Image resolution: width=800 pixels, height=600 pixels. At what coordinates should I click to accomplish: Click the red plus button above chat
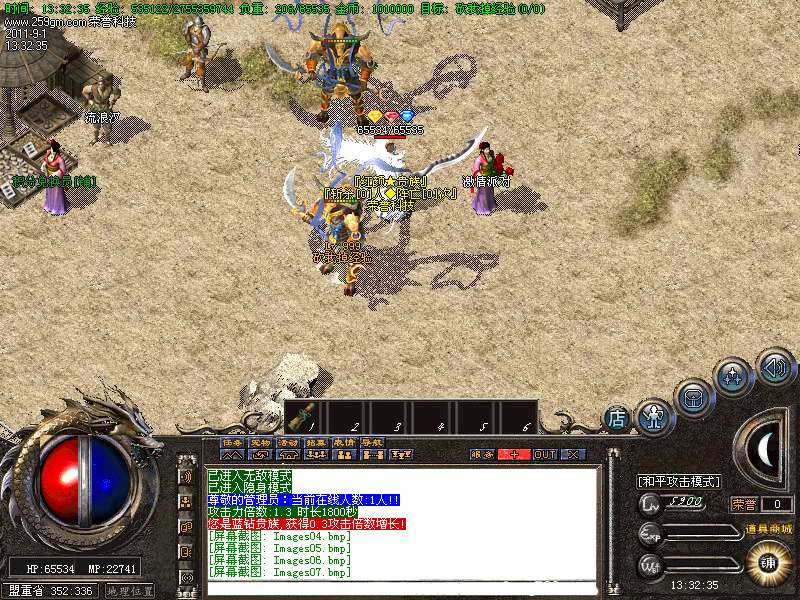click(514, 454)
